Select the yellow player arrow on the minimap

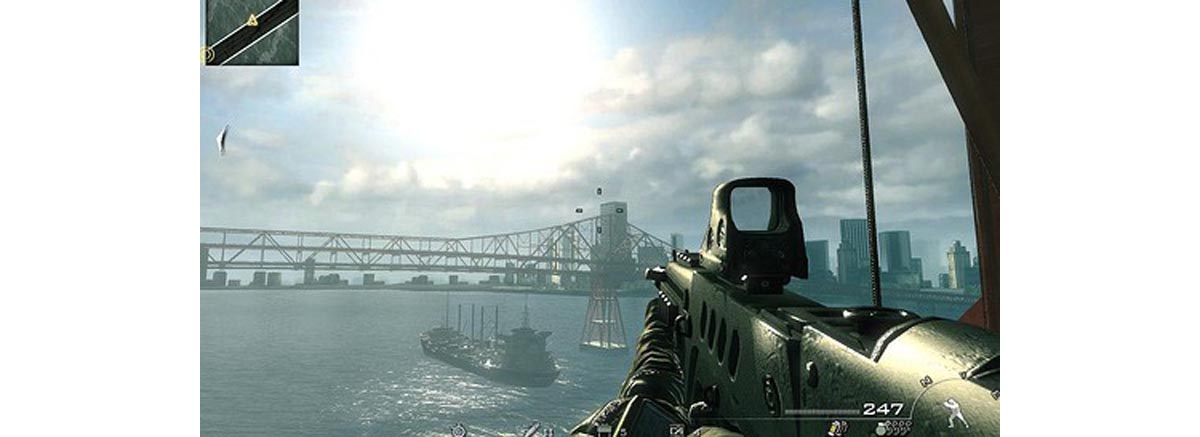click(x=252, y=19)
